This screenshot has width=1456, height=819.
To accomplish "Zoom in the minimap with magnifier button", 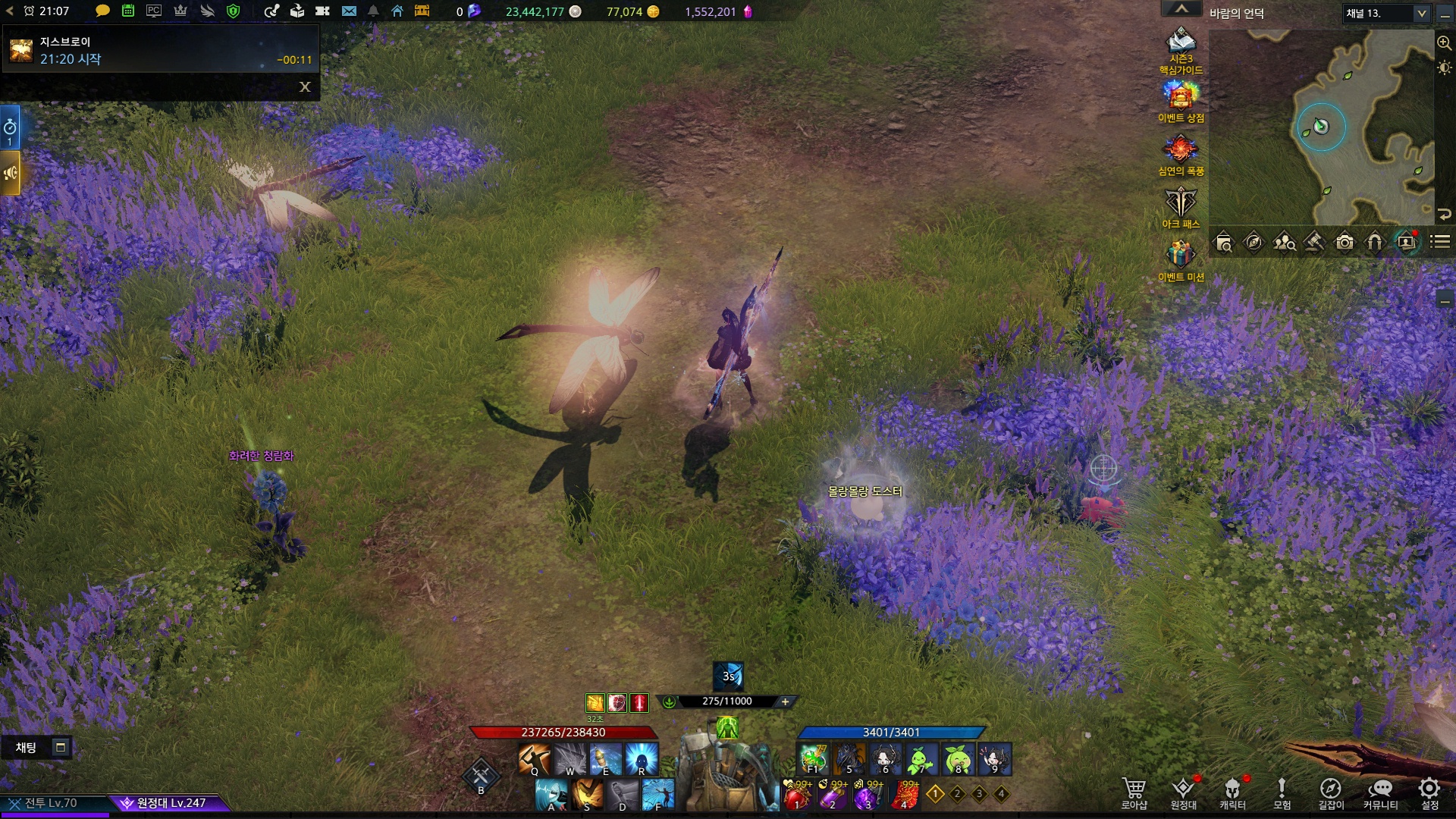I will tap(1444, 43).
